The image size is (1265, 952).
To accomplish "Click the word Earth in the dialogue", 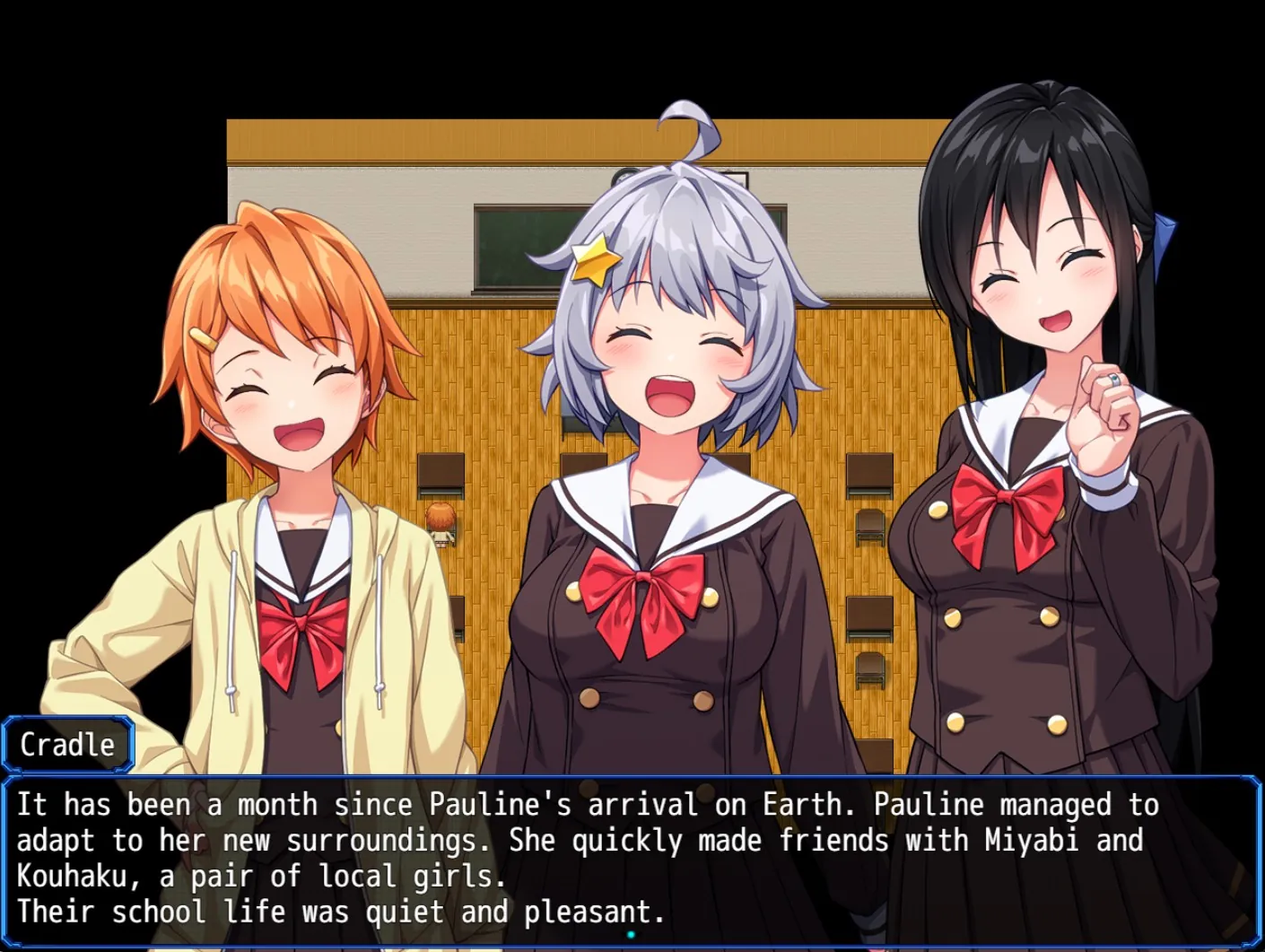I will [x=803, y=804].
